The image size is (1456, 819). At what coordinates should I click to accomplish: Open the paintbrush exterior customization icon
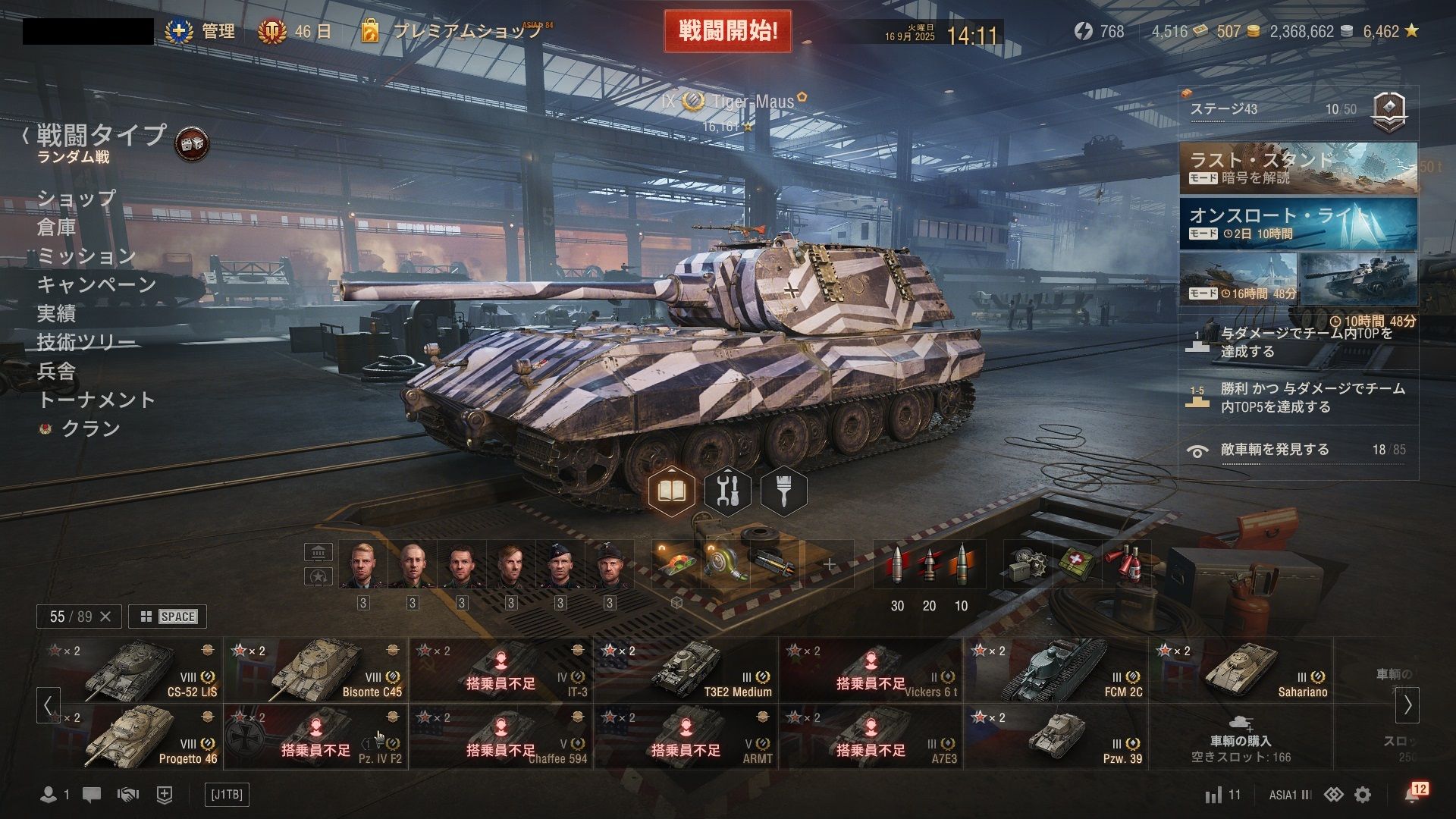pos(783,491)
